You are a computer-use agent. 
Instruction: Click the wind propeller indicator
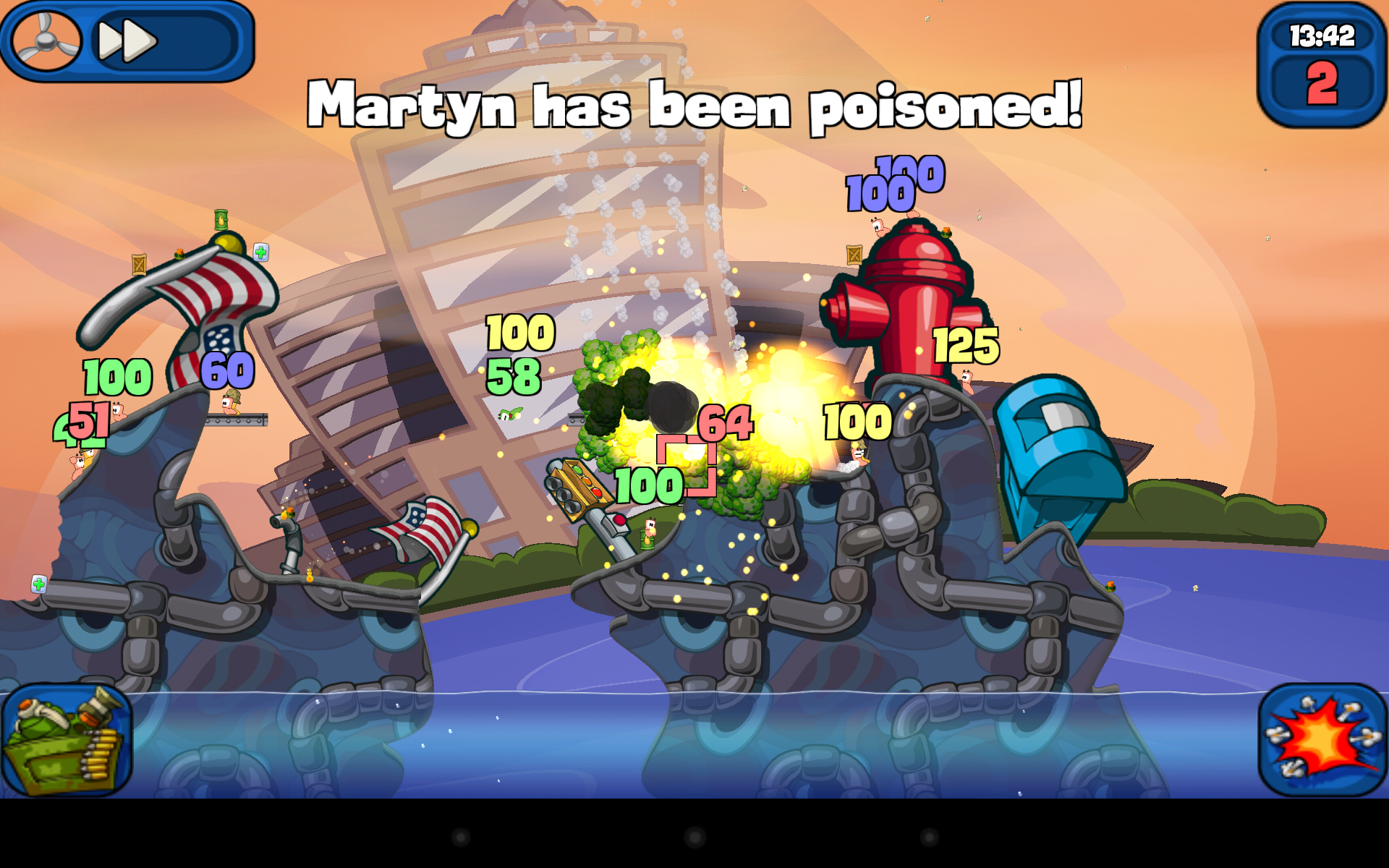pyautogui.click(x=47, y=40)
